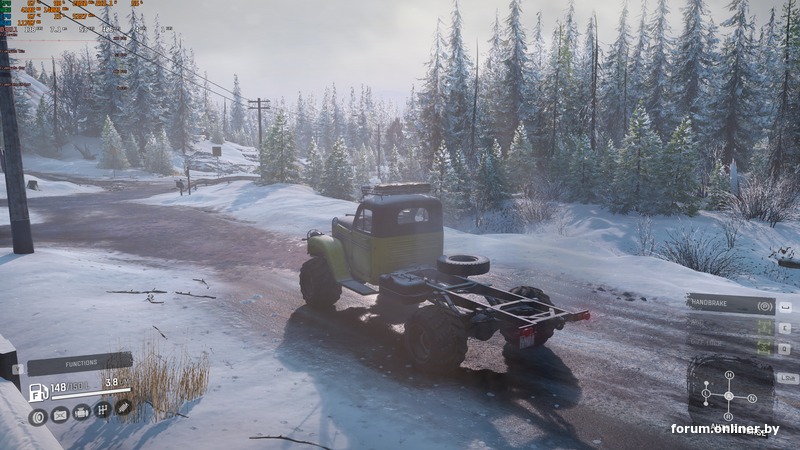Select the engine damage status icon

[x=81, y=411]
